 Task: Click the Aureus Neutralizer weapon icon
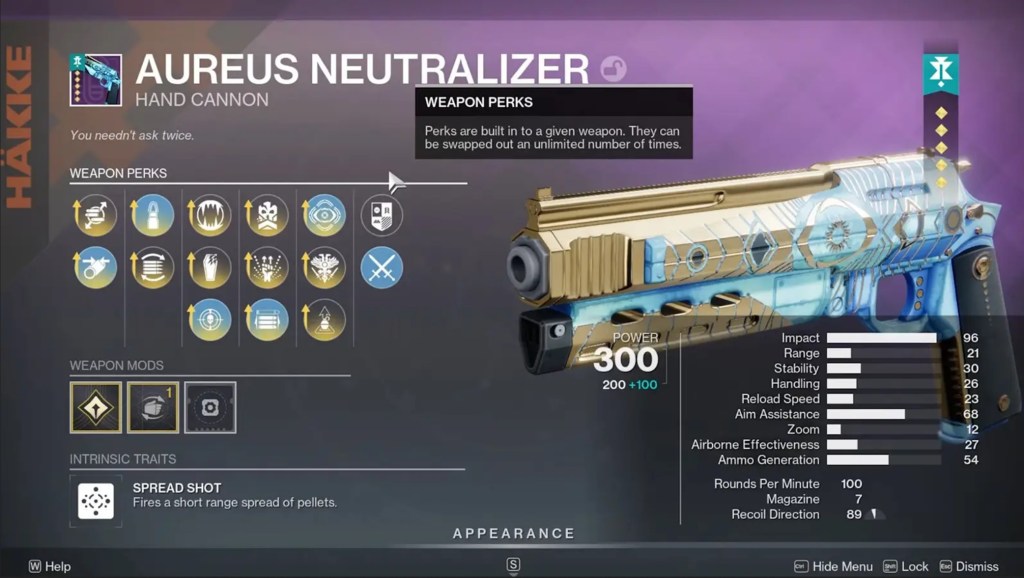coord(96,80)
